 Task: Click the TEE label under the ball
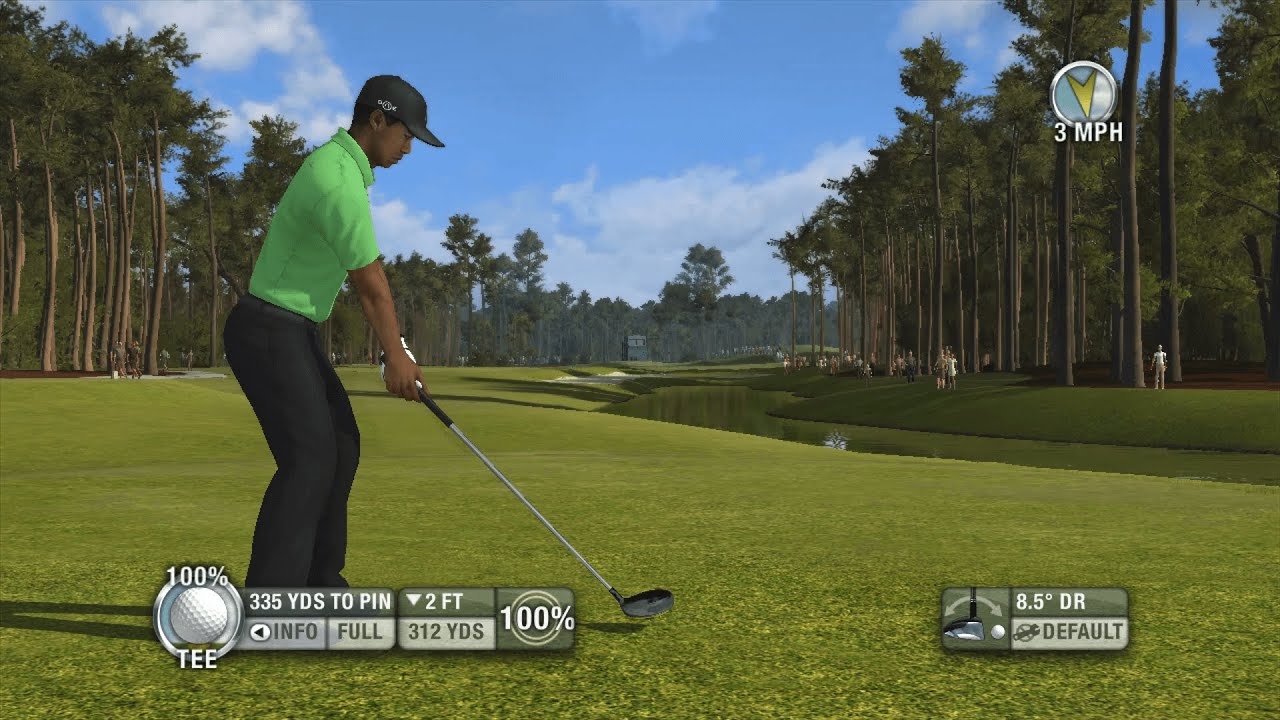pyautogui.click(x=198, y=657)
